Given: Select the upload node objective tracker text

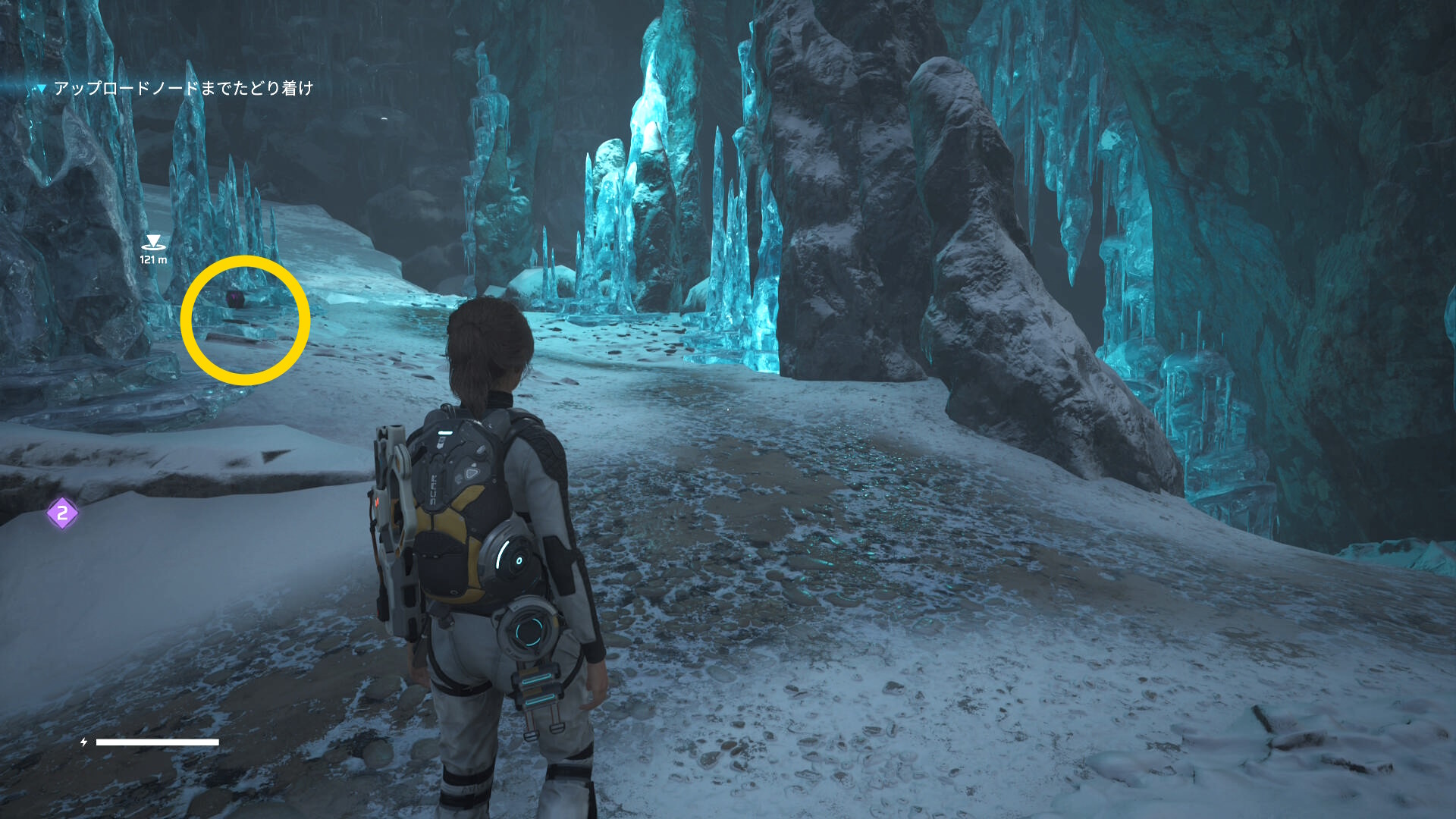Looking at the screenshot, I should [183, 89].
